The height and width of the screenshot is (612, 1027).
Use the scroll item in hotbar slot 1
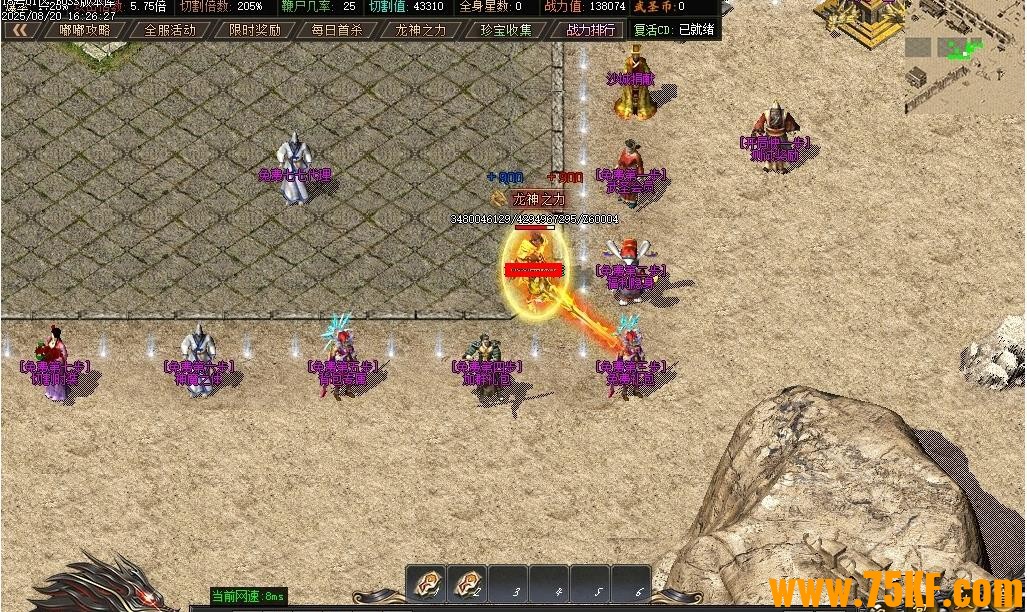point(426,585)
